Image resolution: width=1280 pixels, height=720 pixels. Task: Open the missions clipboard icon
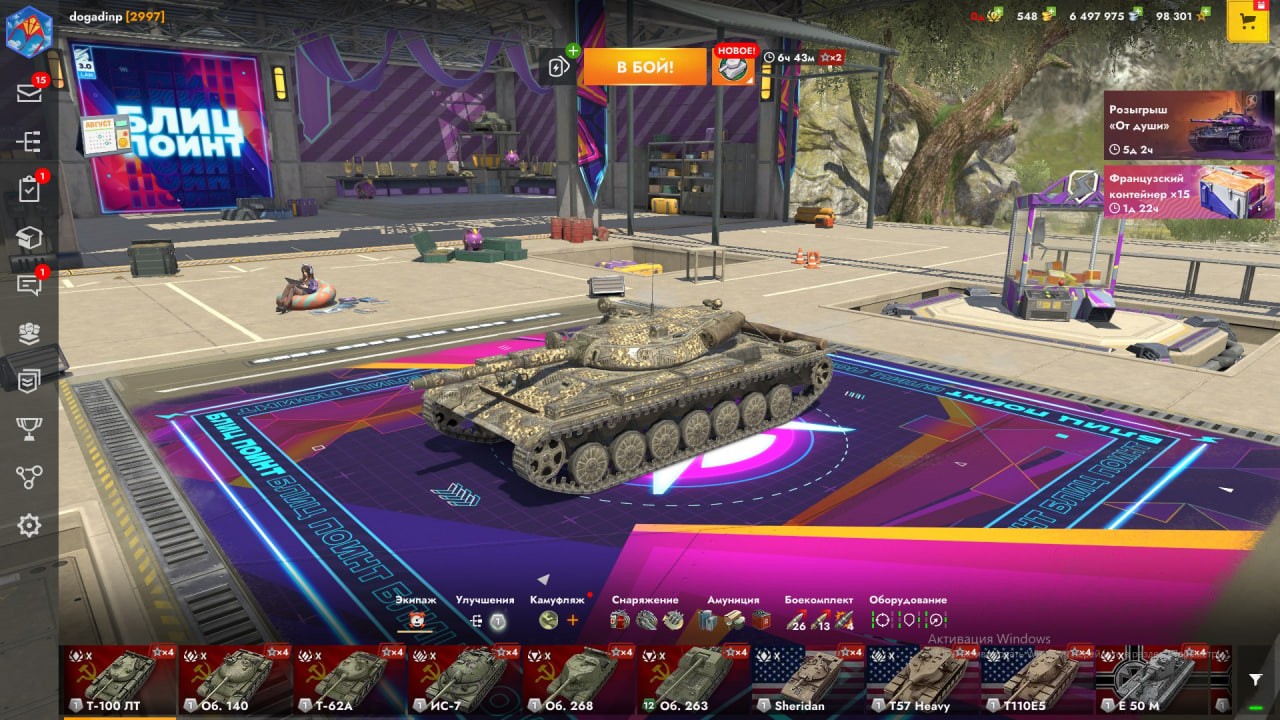coord(29,189)
